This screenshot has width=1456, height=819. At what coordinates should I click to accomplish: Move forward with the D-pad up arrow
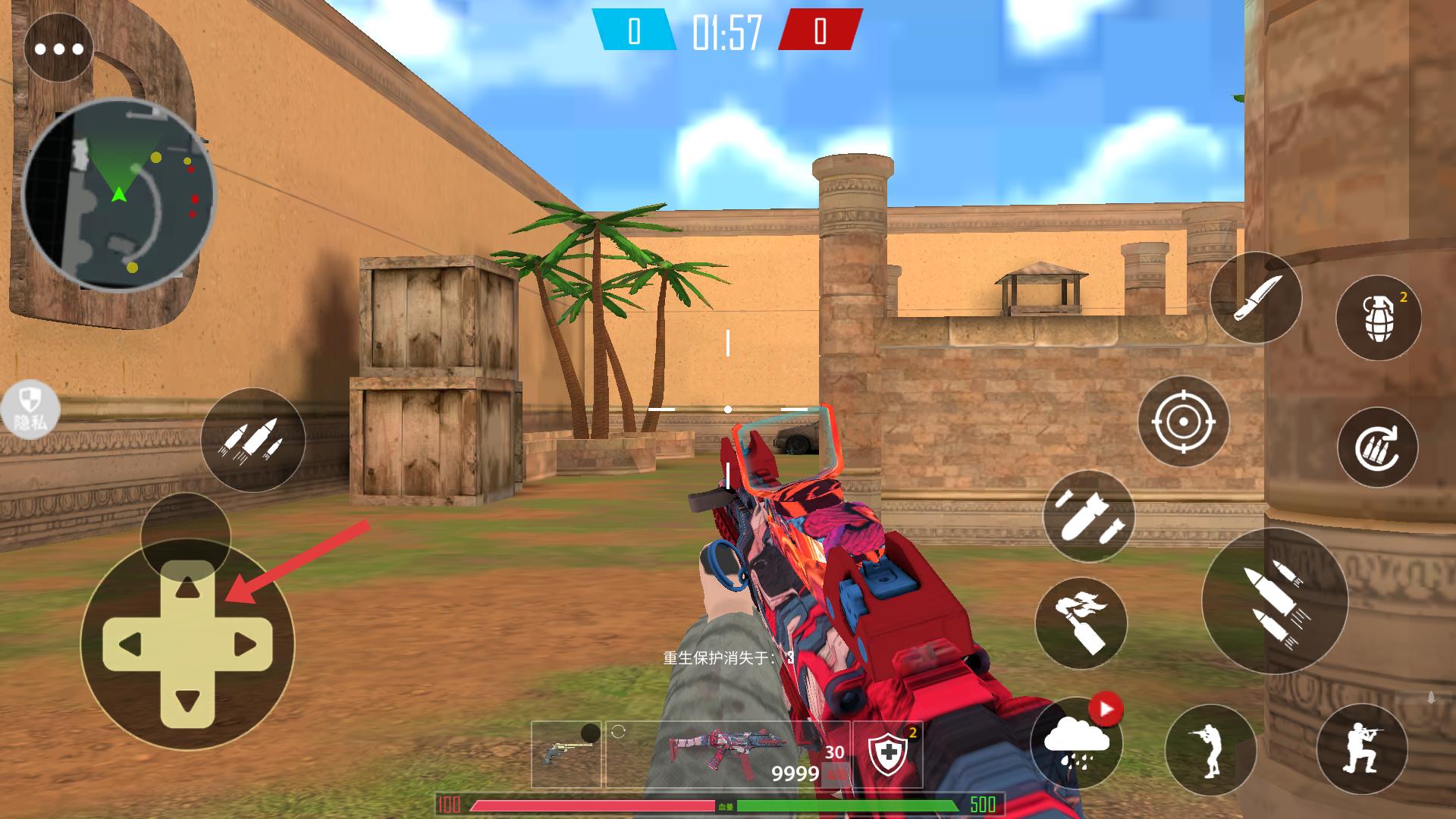click(187, 589)
